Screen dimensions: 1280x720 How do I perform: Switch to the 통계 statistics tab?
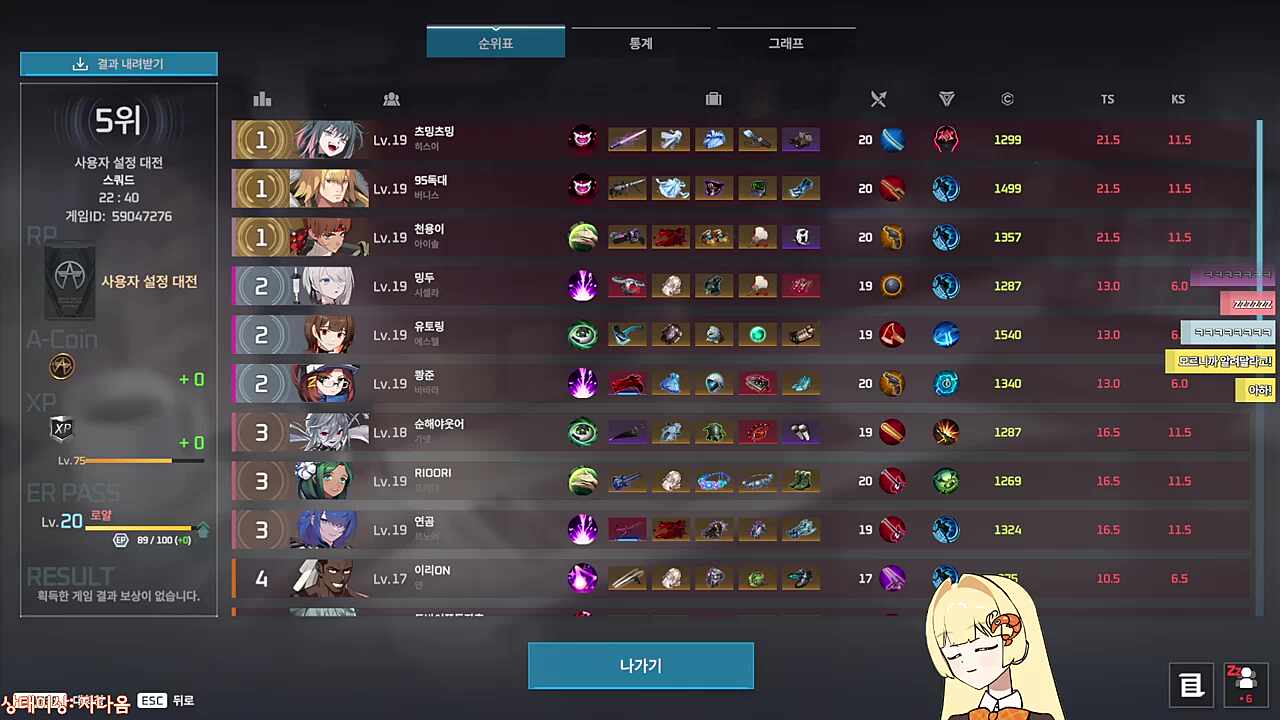(x=640, y=43)
